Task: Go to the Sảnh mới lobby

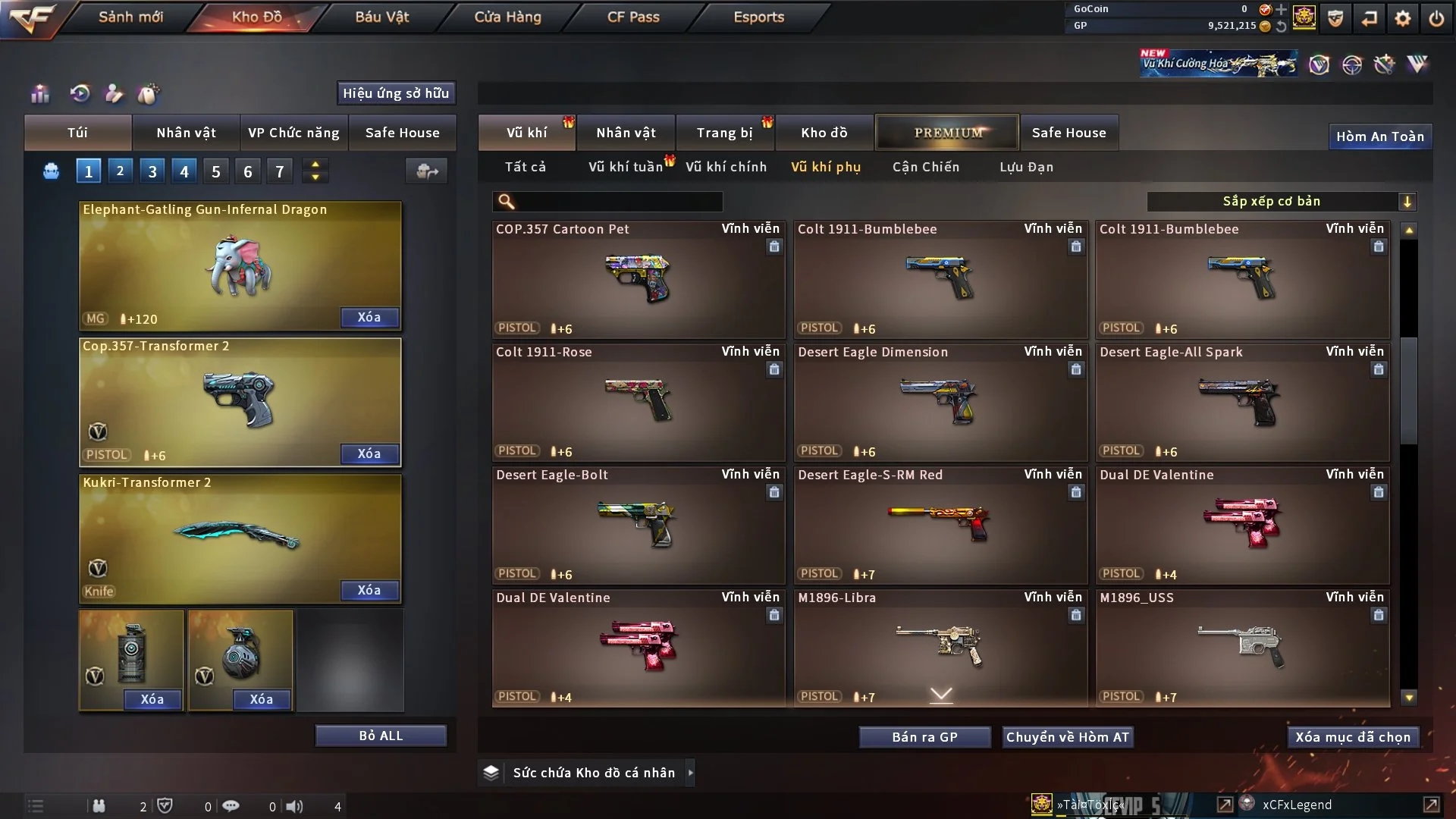Action: tap(130, 17)
